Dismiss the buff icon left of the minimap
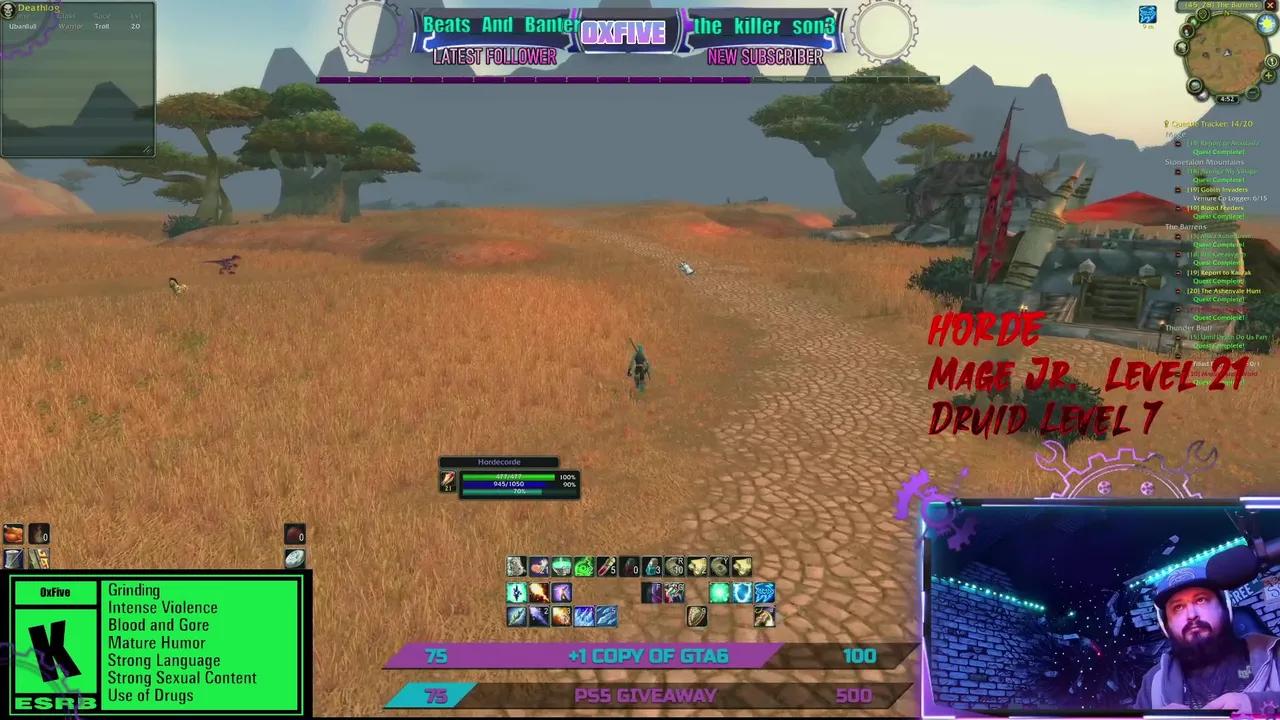Image resolution: width=1280 pixels, height=720 pixels. click(x=1147, y=14)
